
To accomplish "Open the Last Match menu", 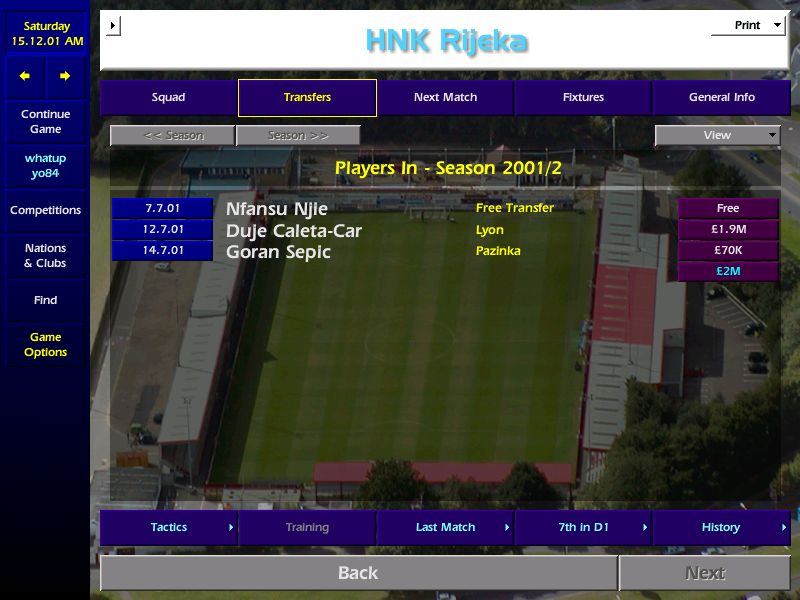I will pos(445,528).
